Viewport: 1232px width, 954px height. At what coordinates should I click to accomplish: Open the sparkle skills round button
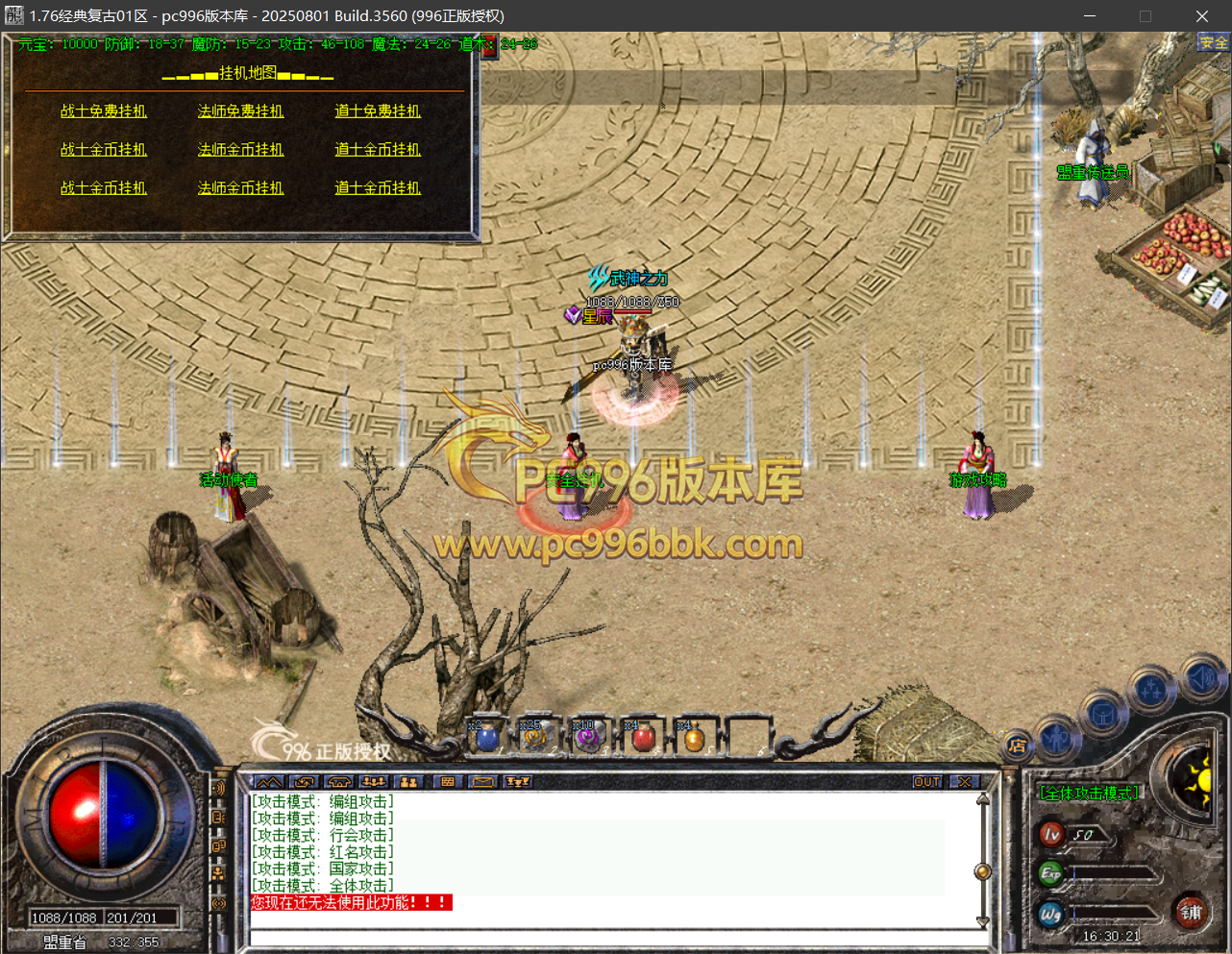(1151, 689)
